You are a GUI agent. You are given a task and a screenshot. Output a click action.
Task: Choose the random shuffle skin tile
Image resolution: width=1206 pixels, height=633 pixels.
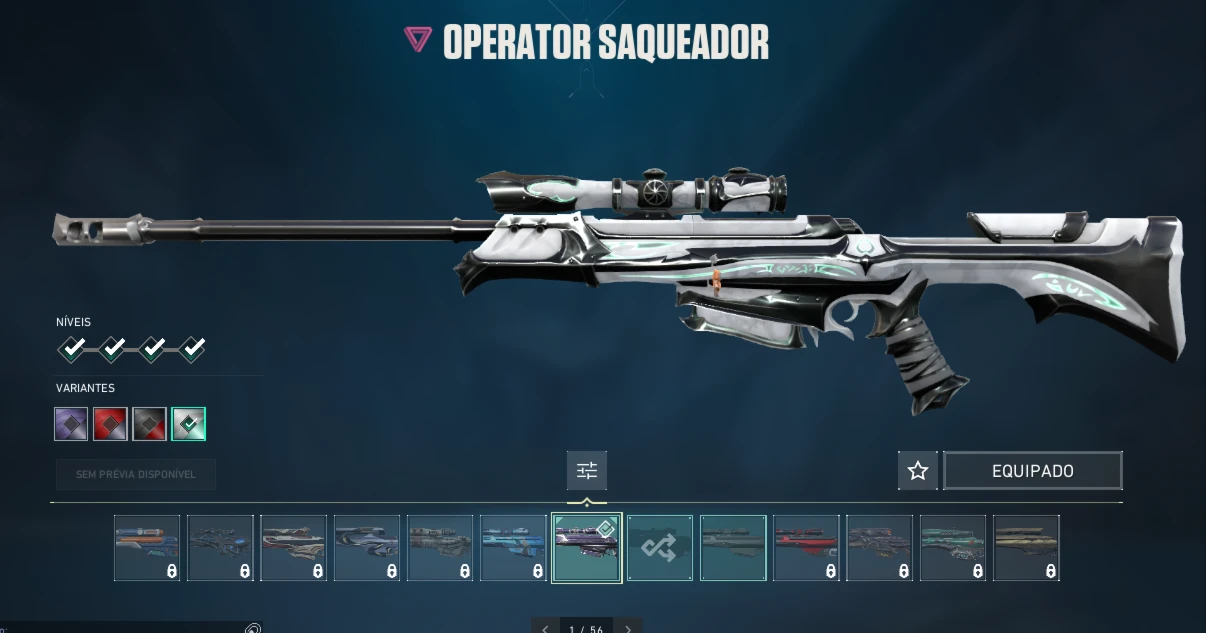[660, 547]
